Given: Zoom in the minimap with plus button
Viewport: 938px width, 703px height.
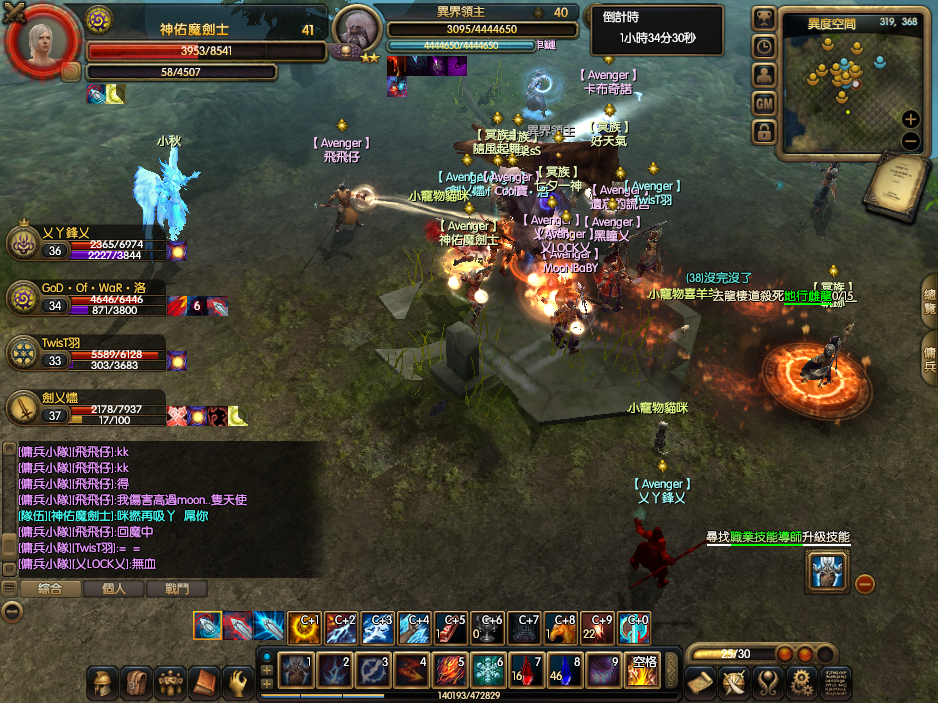Looking at the screenshot, I should (910, 119).
